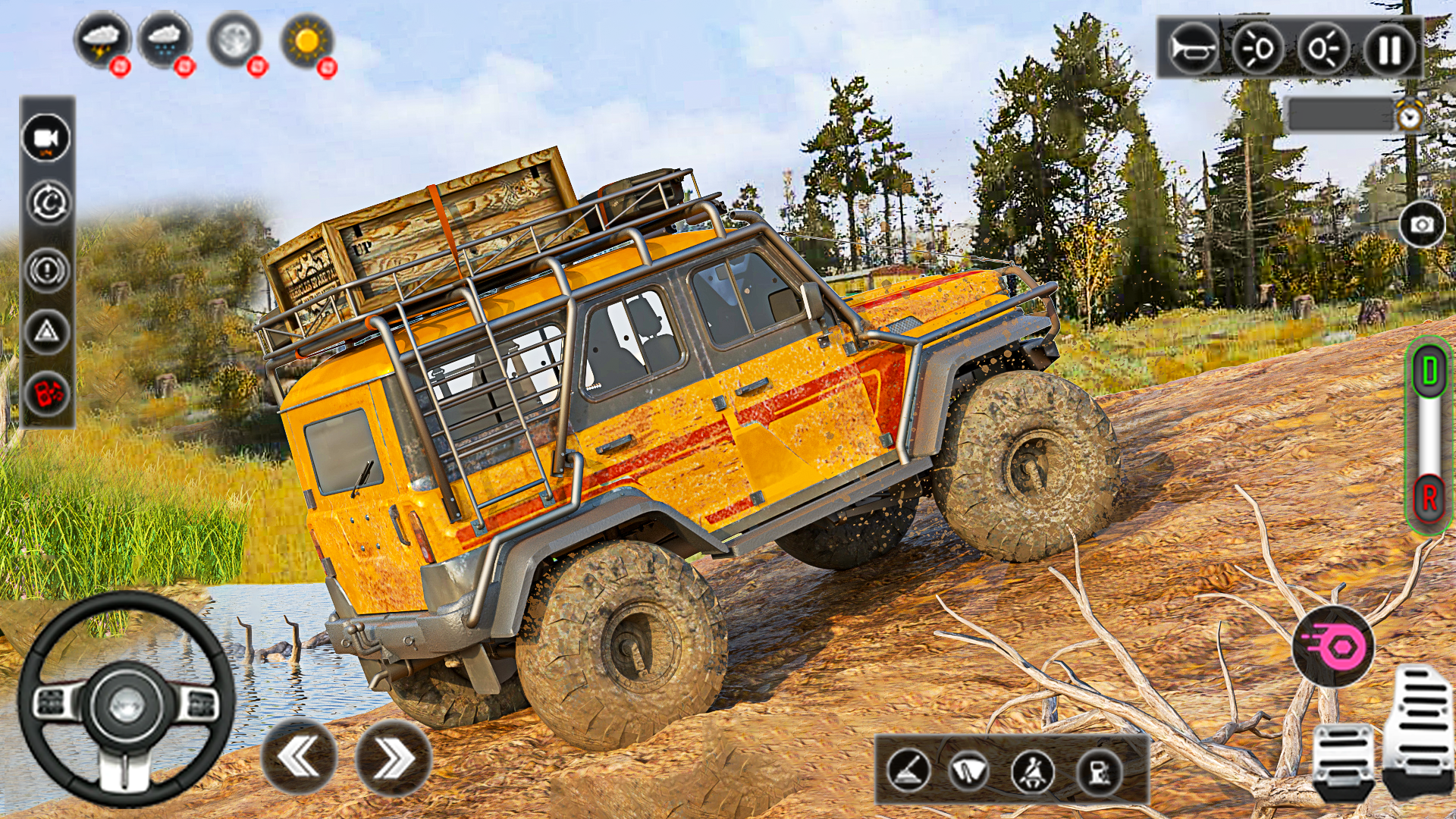Change time to moonlit night

pos(234,39)
